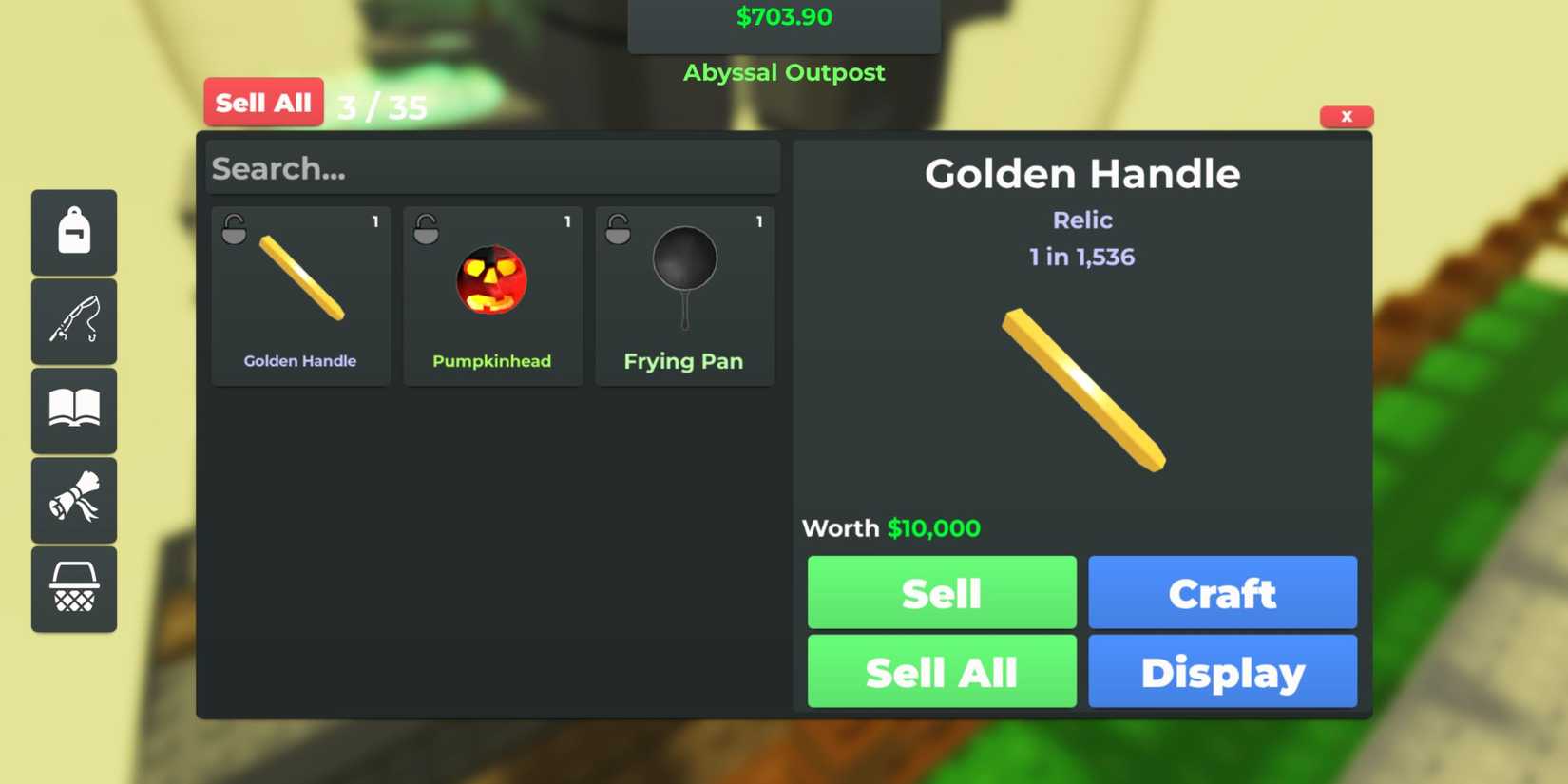Click the $703.90 money display
1568x784 pixels.
click(784, 15)
